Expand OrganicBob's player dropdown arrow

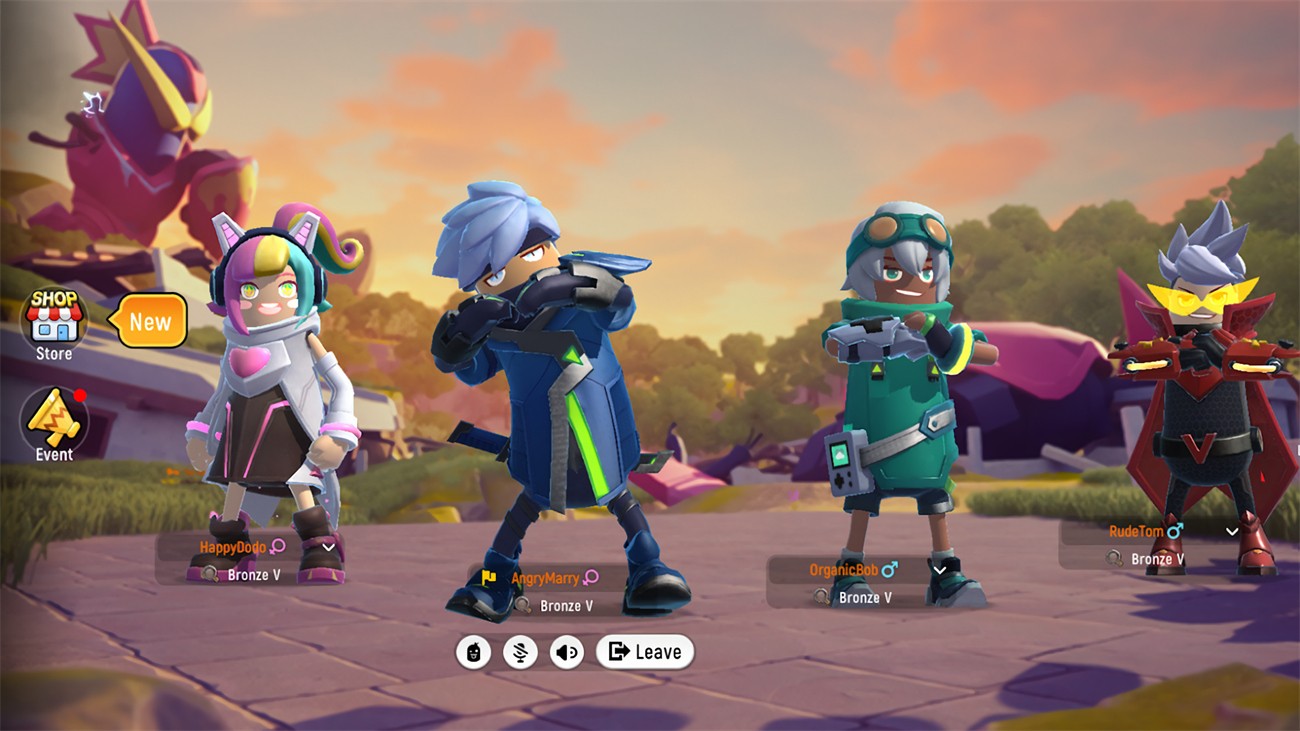coord(939,570)
